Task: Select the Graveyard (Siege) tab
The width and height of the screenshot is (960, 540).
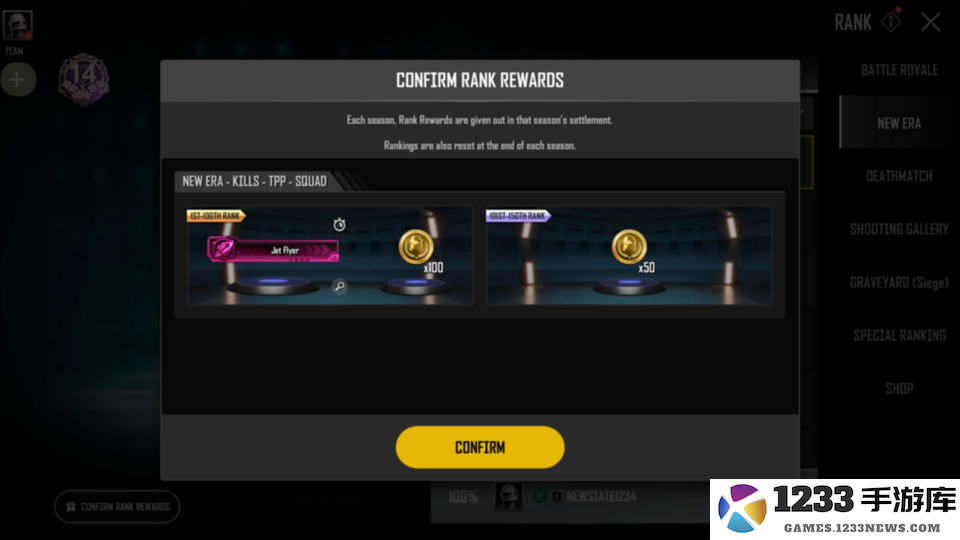Action: tap(899, 282)
